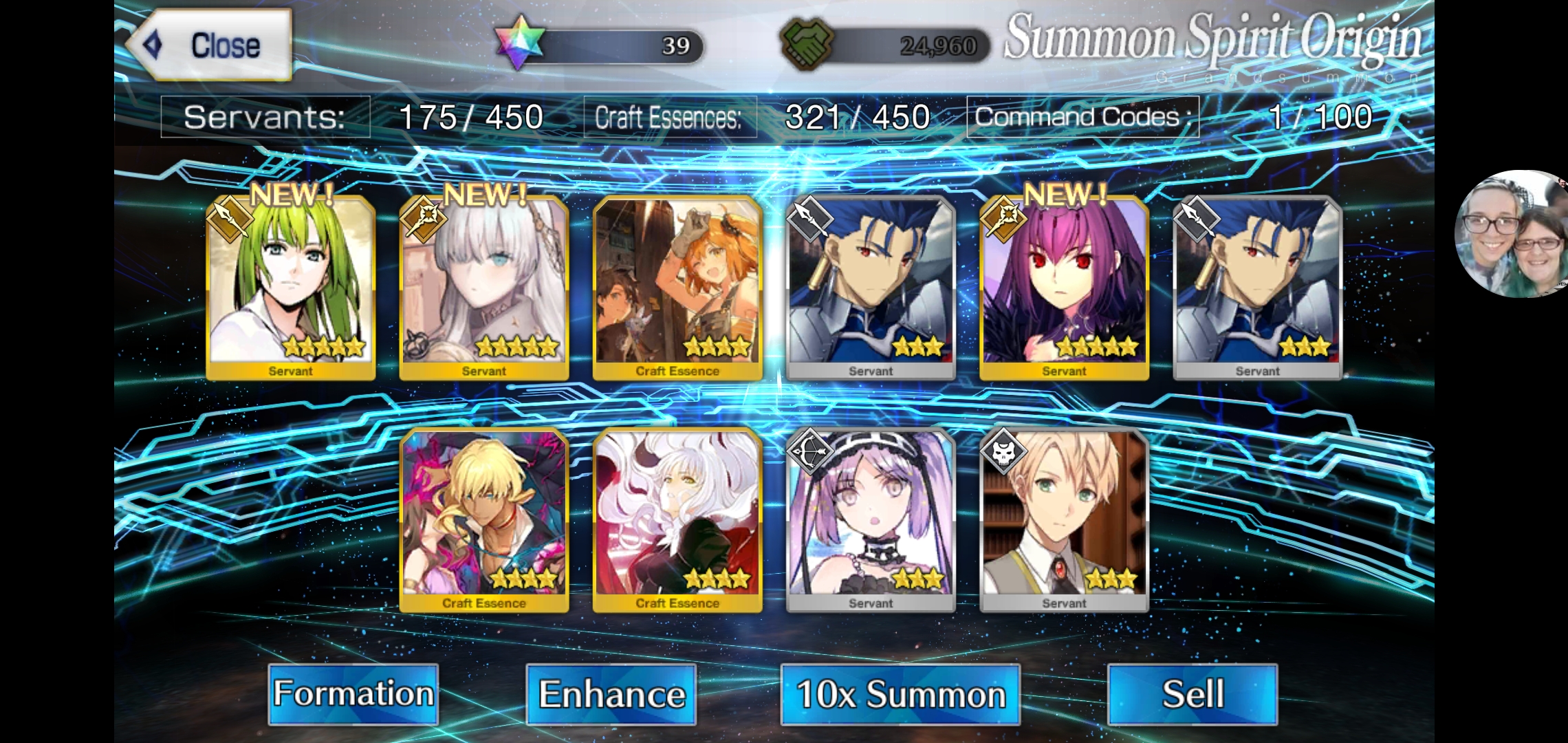Open the blond man Craft Essence card
The image size is (1568, 743).
[483, 519]
